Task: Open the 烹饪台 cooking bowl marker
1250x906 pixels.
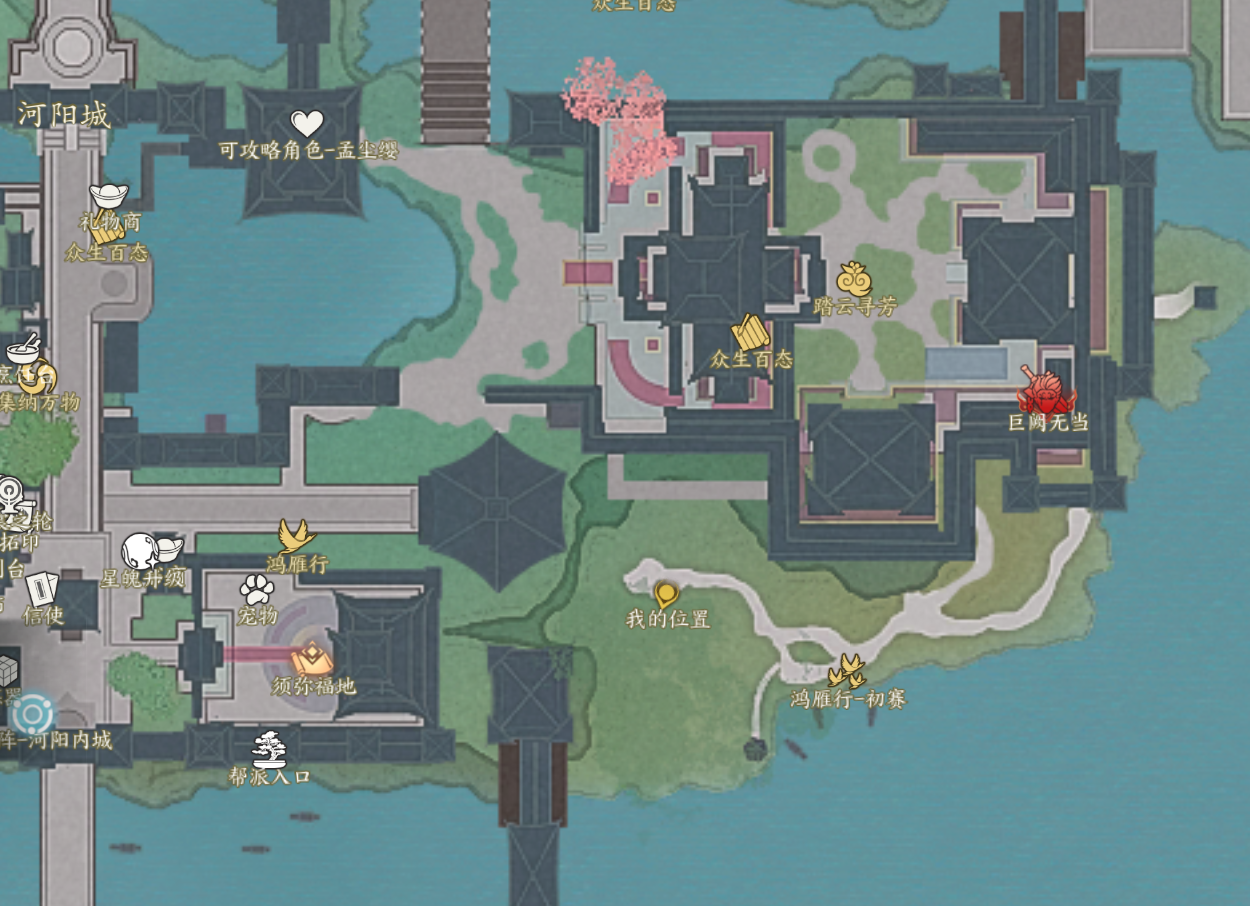Action: pos(22,350)
